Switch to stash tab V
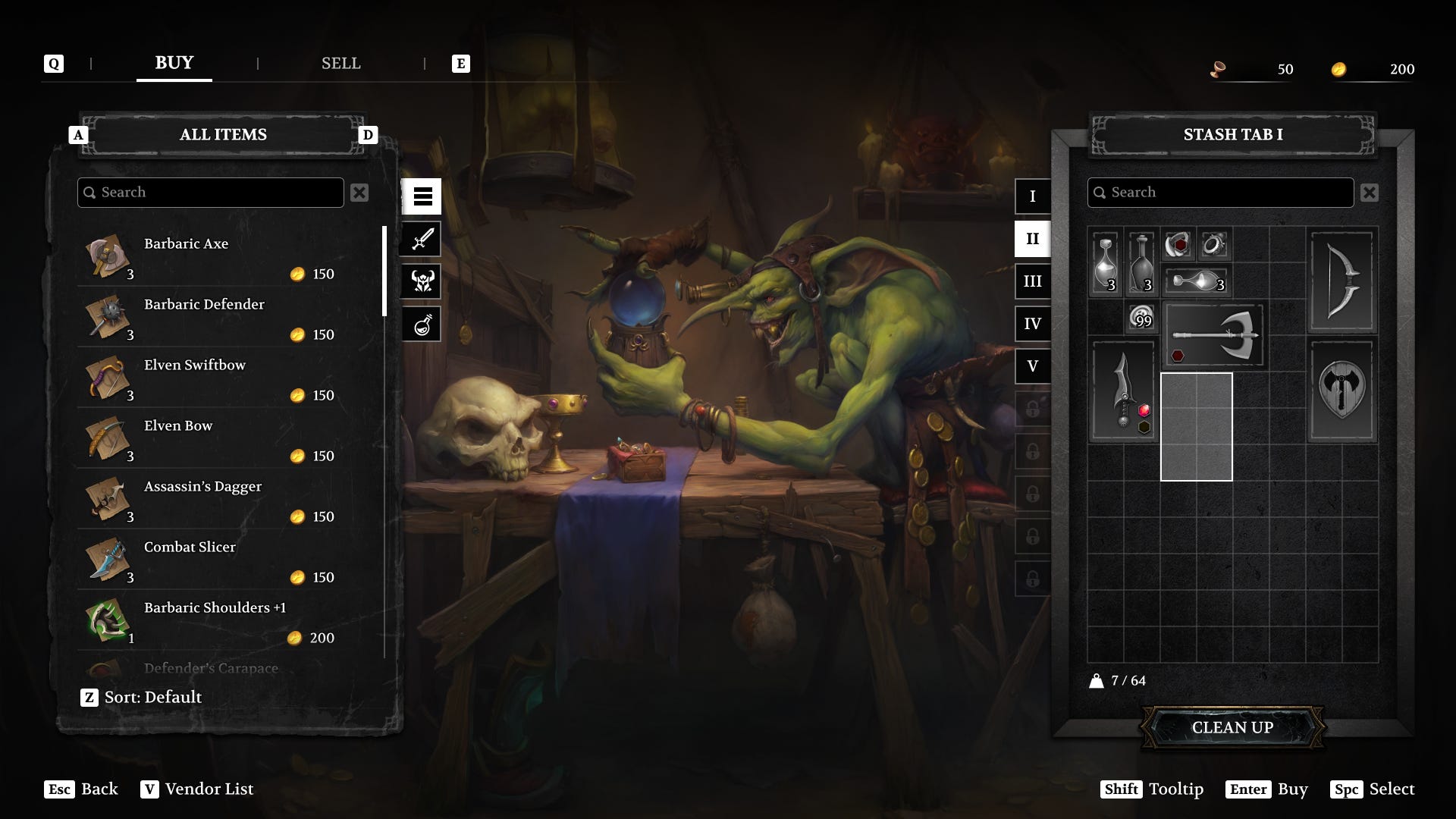This screenshot has width=1456, height=819. tap(1032, 366)
